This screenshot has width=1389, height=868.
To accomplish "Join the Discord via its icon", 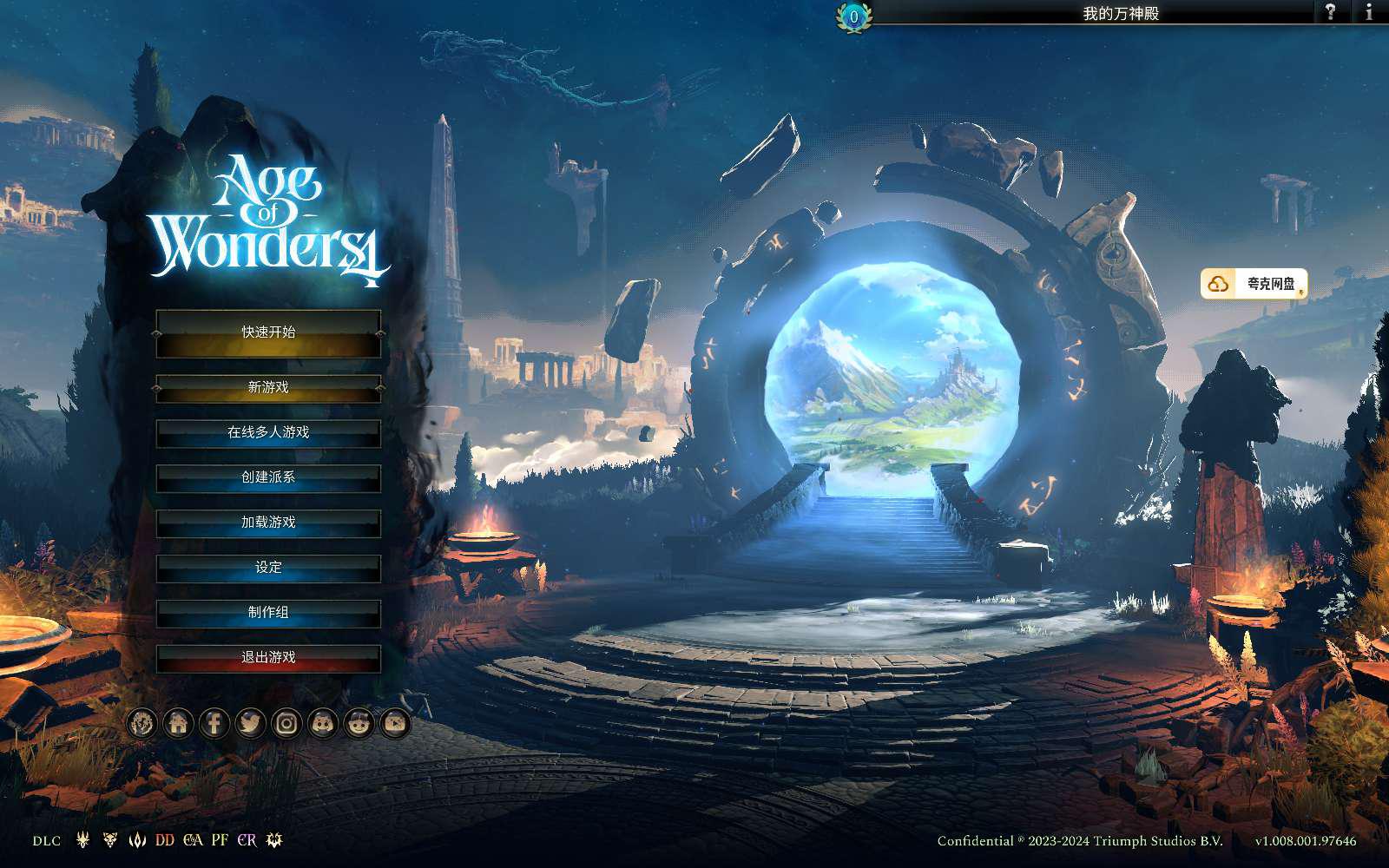I will click(x=323, y=723).
